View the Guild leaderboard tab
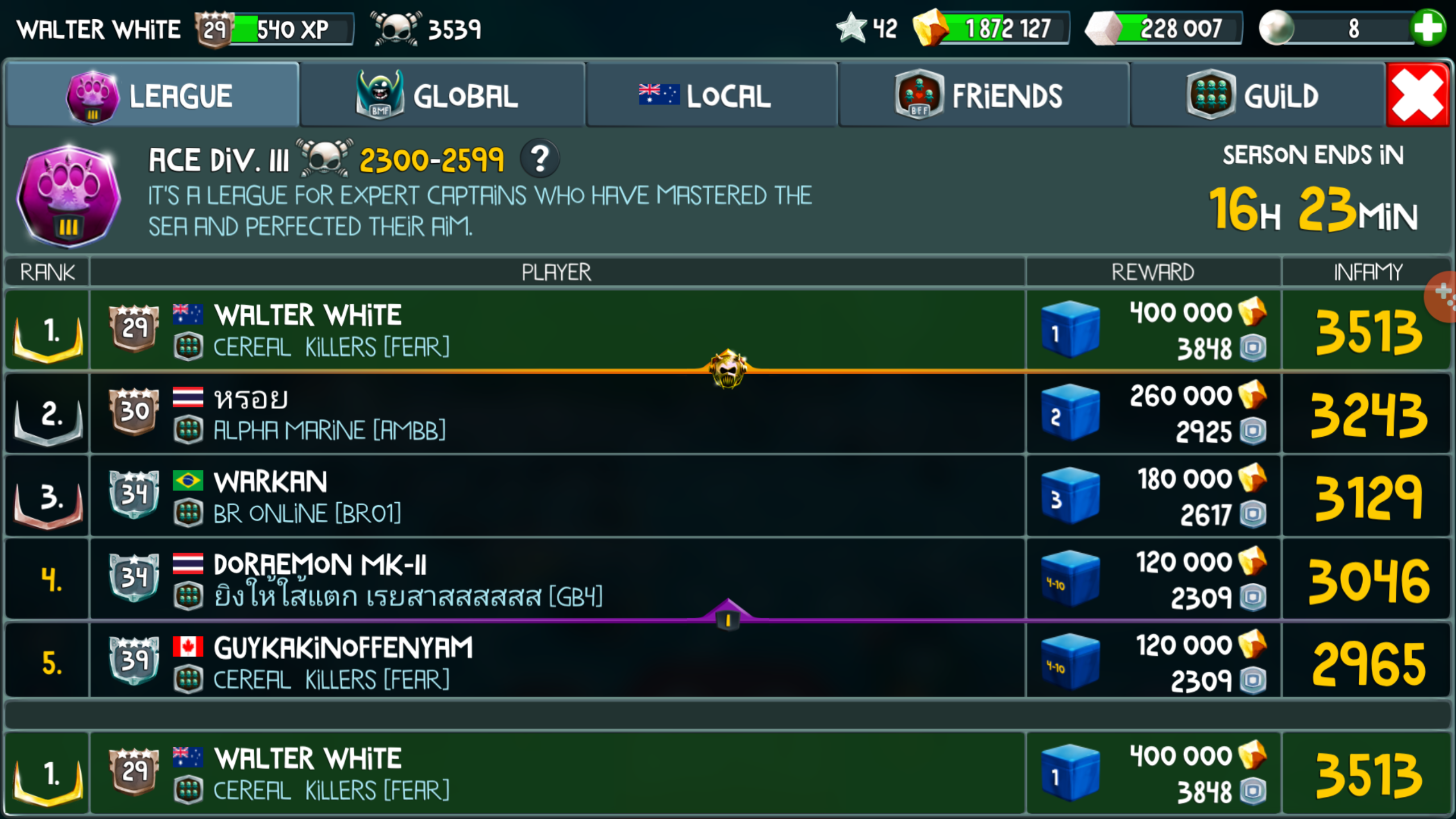Viewport: 1456px width, 819px height. pos(1257,96)
